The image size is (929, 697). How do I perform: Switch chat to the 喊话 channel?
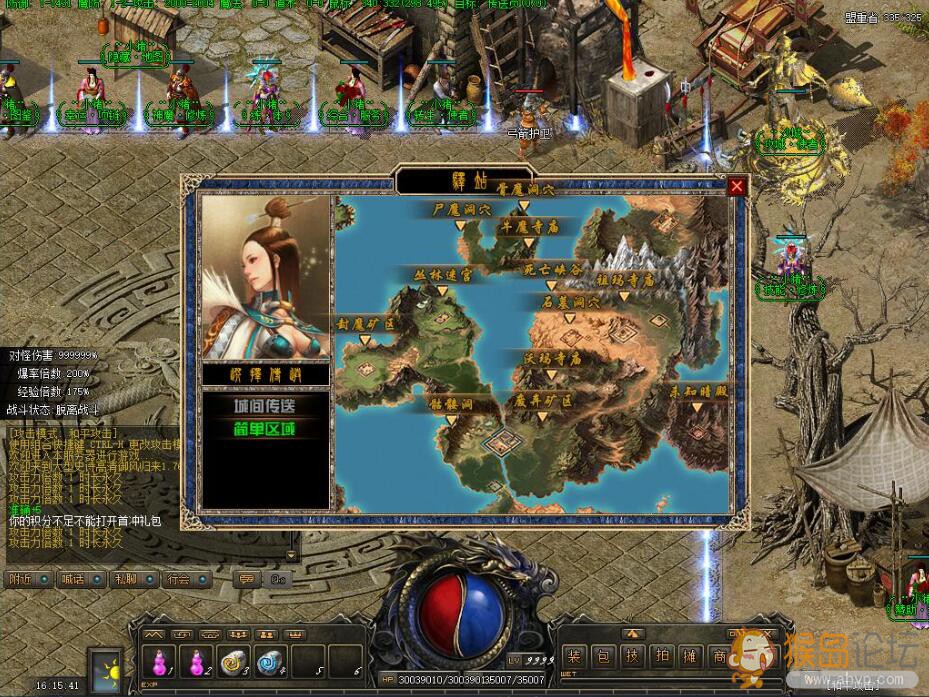pos(73,578)
